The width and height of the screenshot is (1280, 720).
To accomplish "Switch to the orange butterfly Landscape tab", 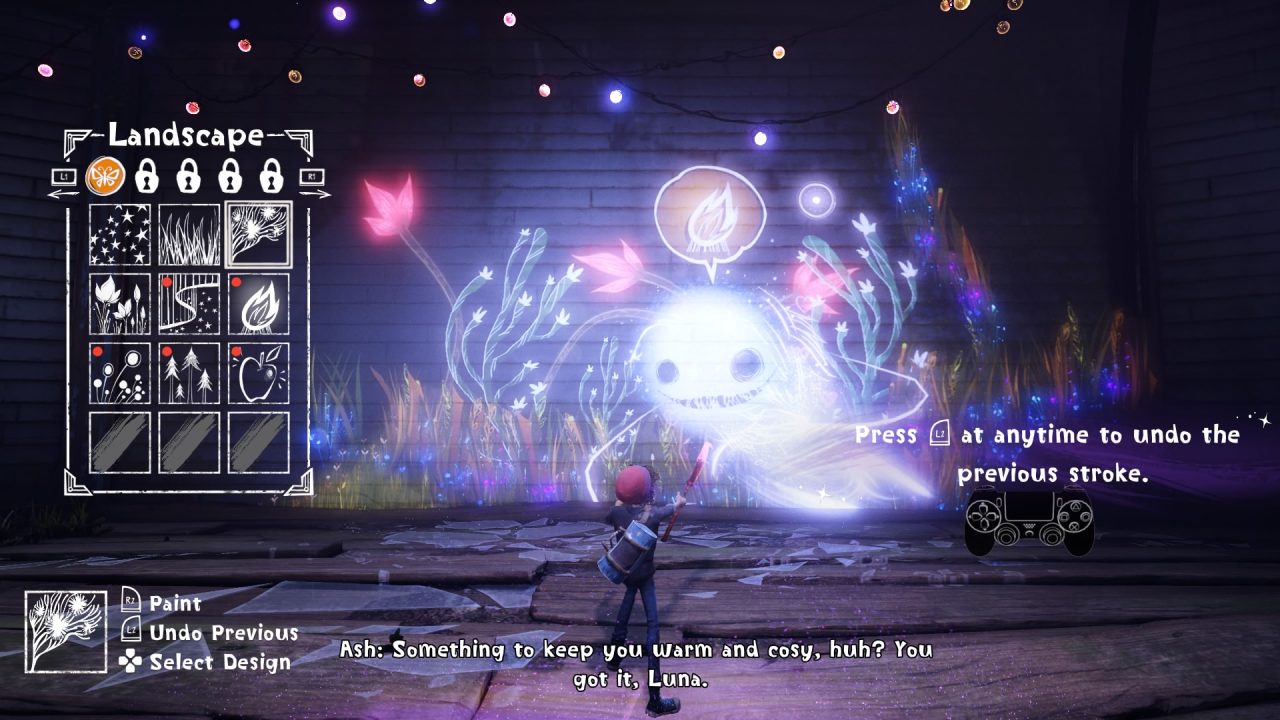I will pos(103,177).
